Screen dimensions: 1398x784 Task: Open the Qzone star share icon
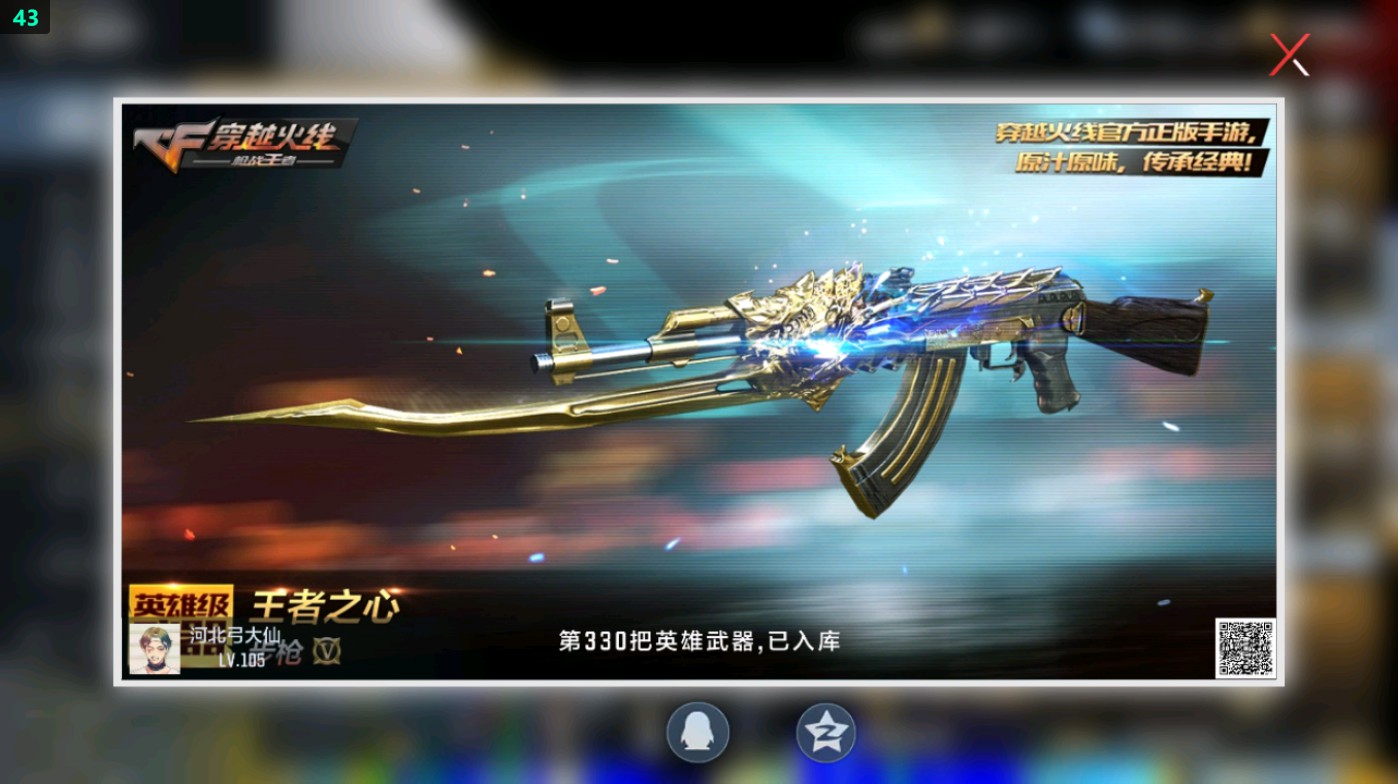pos(824,731)
